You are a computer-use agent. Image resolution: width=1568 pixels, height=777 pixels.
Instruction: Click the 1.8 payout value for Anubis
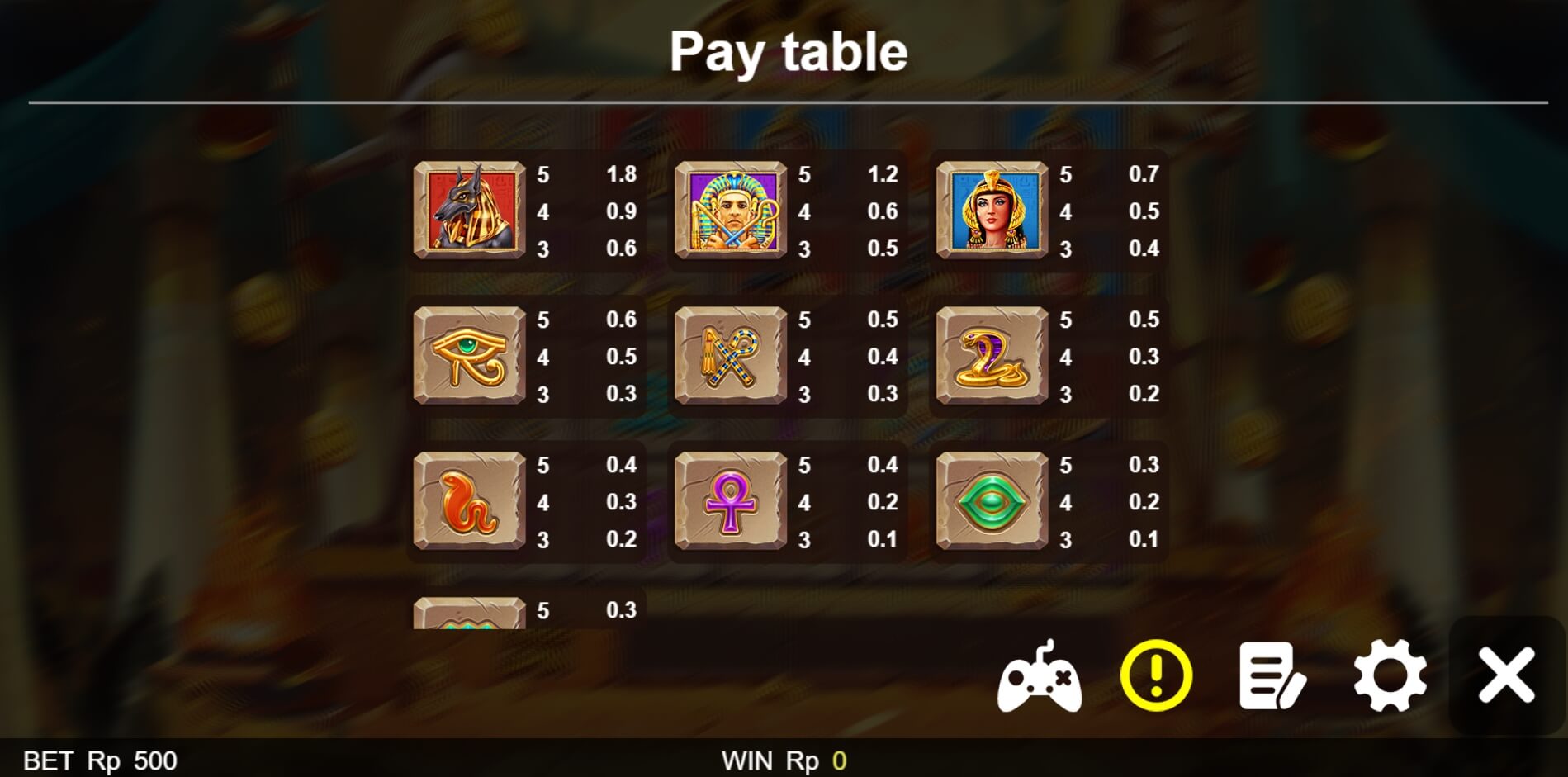point(620,174)
